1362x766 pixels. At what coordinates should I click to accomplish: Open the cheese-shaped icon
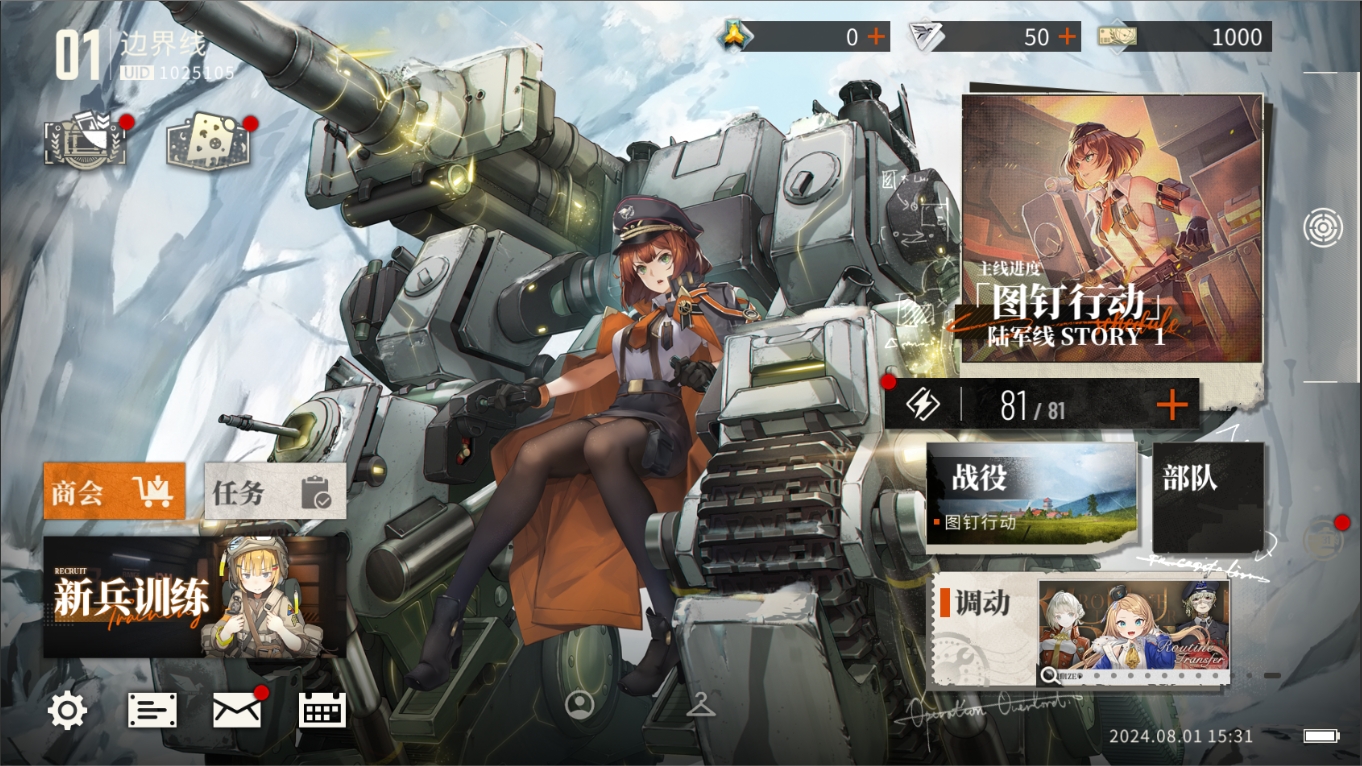pos(207,141)
